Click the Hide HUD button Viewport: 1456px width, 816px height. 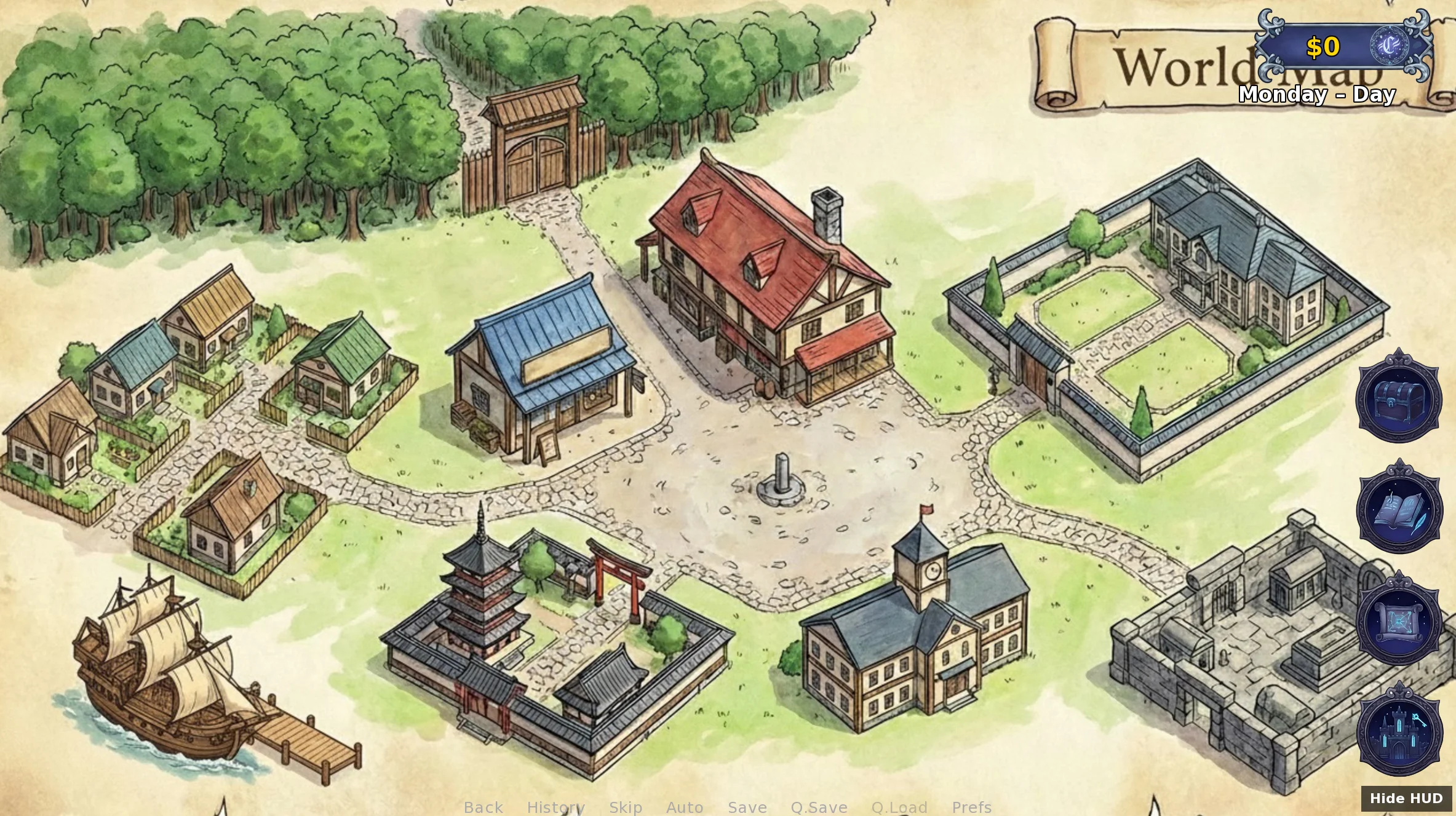(x=1406, y=798)
